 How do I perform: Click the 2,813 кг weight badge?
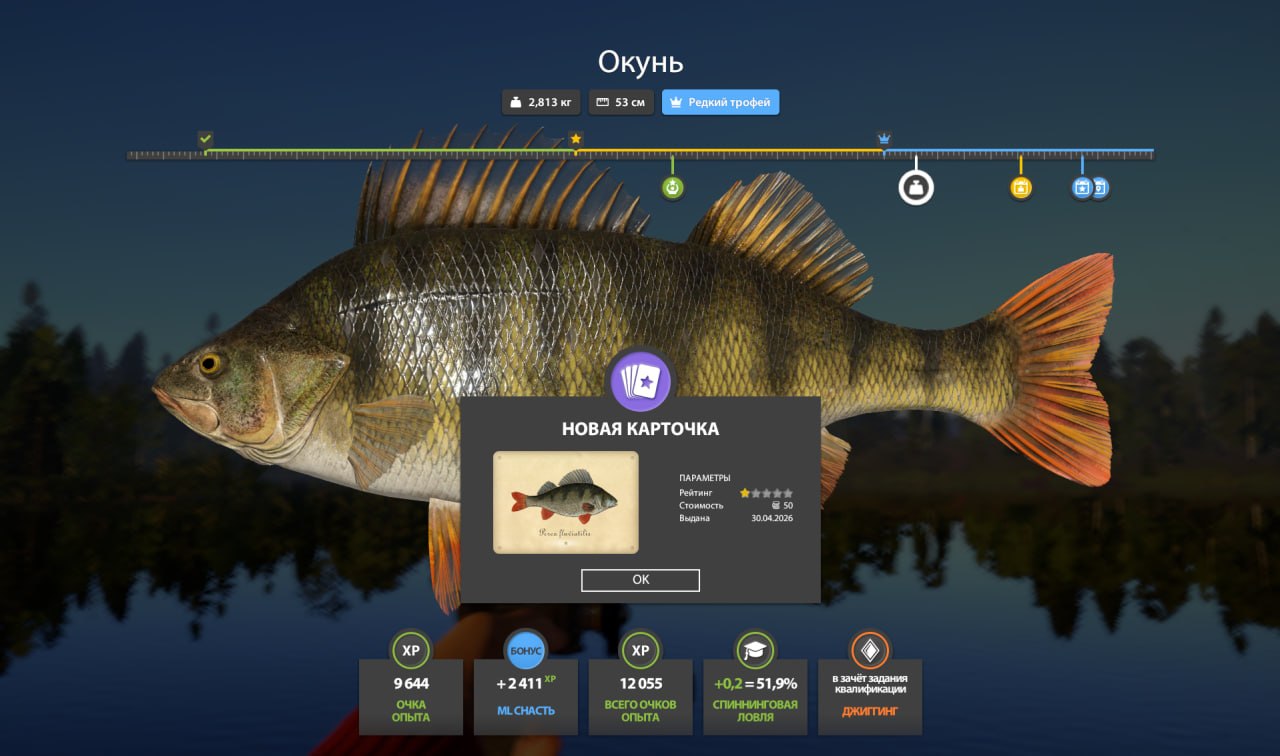pos(540,102)
